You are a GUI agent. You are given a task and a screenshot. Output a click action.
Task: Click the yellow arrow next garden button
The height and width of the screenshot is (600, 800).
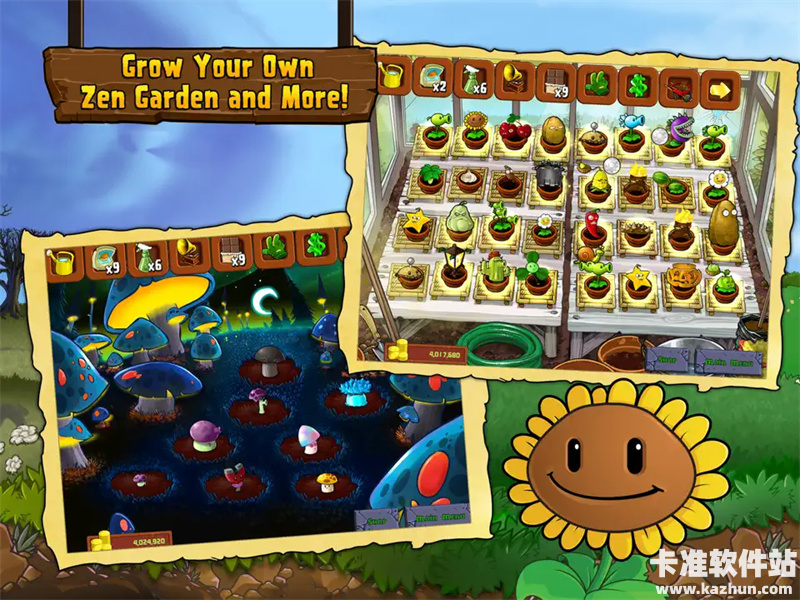(719, 92)
